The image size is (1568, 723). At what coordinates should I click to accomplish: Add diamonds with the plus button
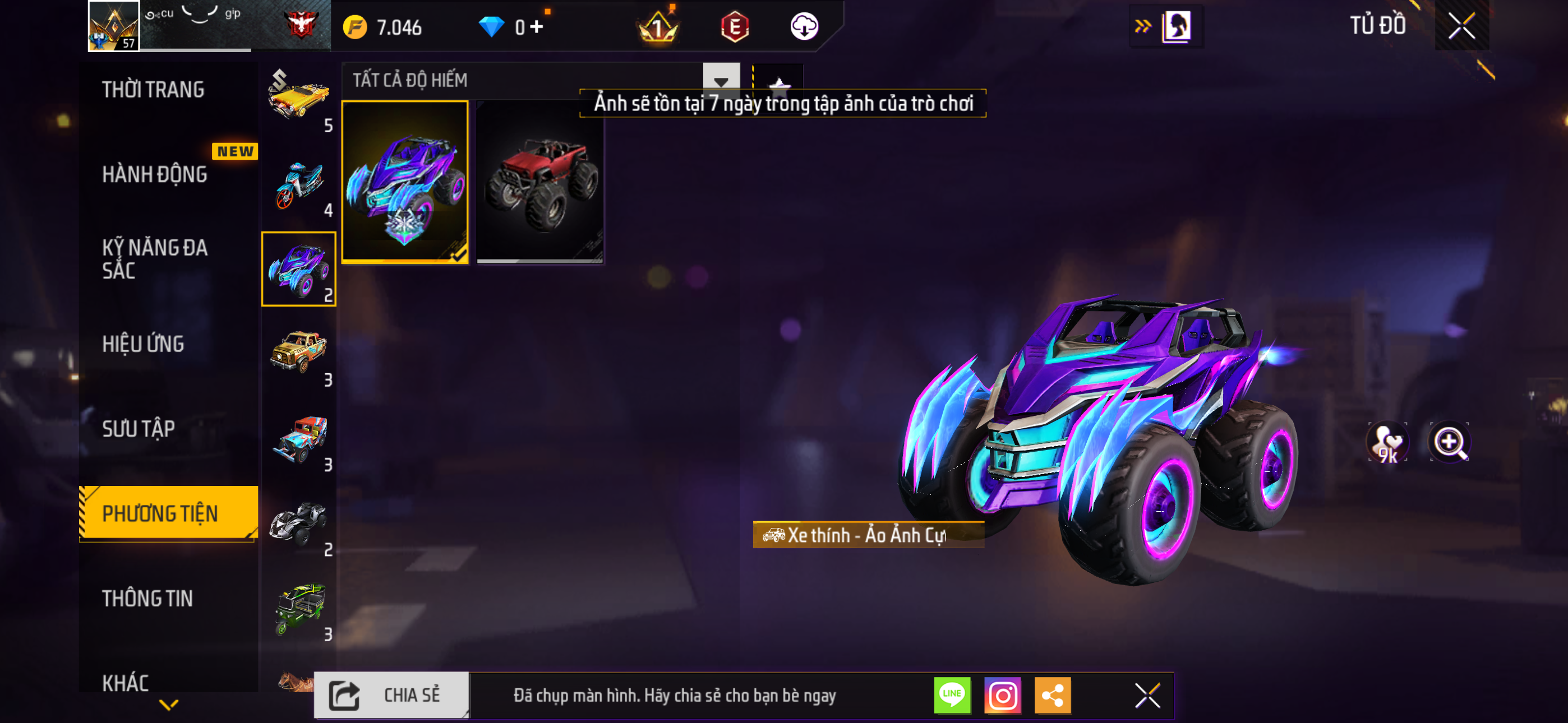click(536, 27)
